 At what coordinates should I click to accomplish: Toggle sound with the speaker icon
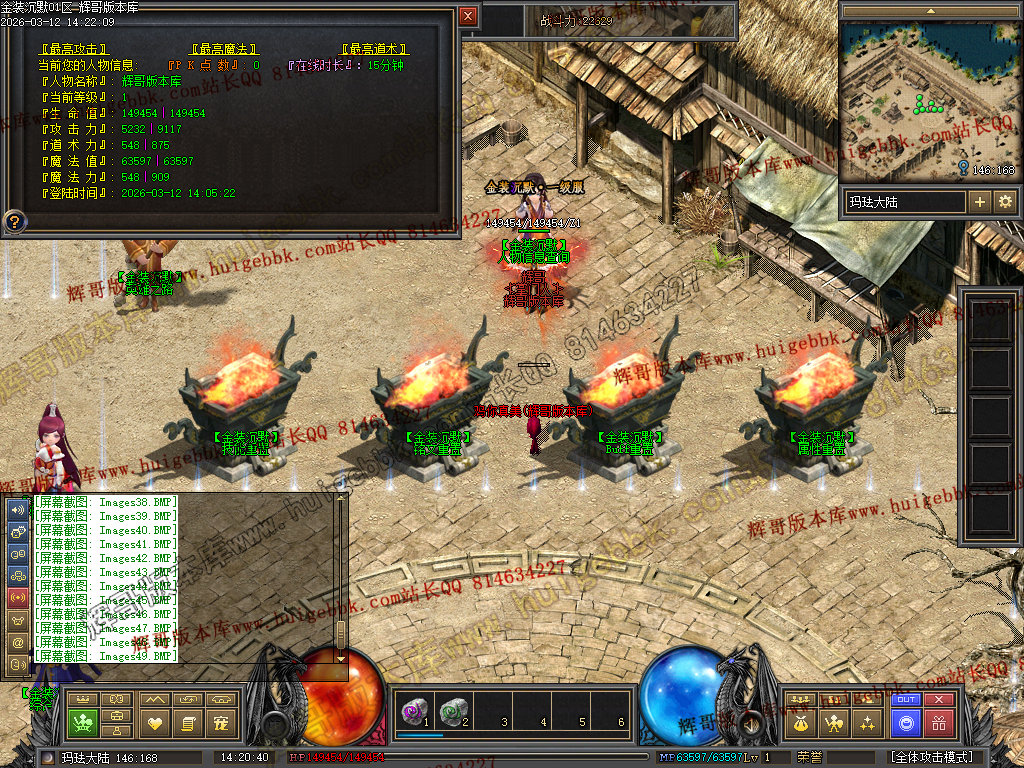tap(18, 509)
